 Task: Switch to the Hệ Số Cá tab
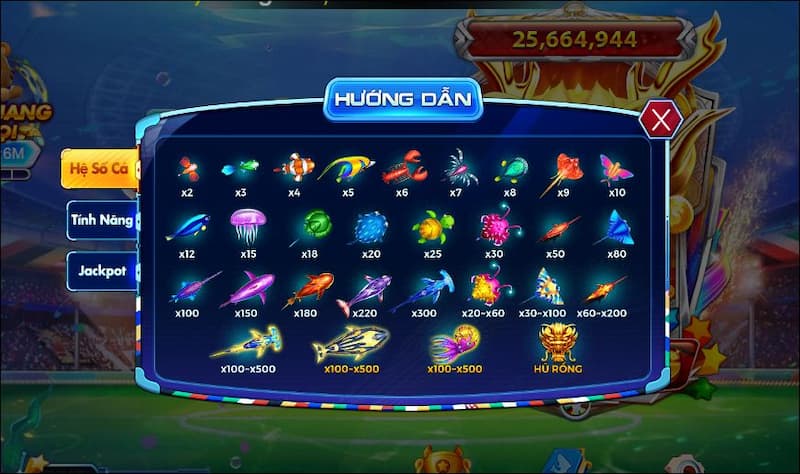(98, 168)
